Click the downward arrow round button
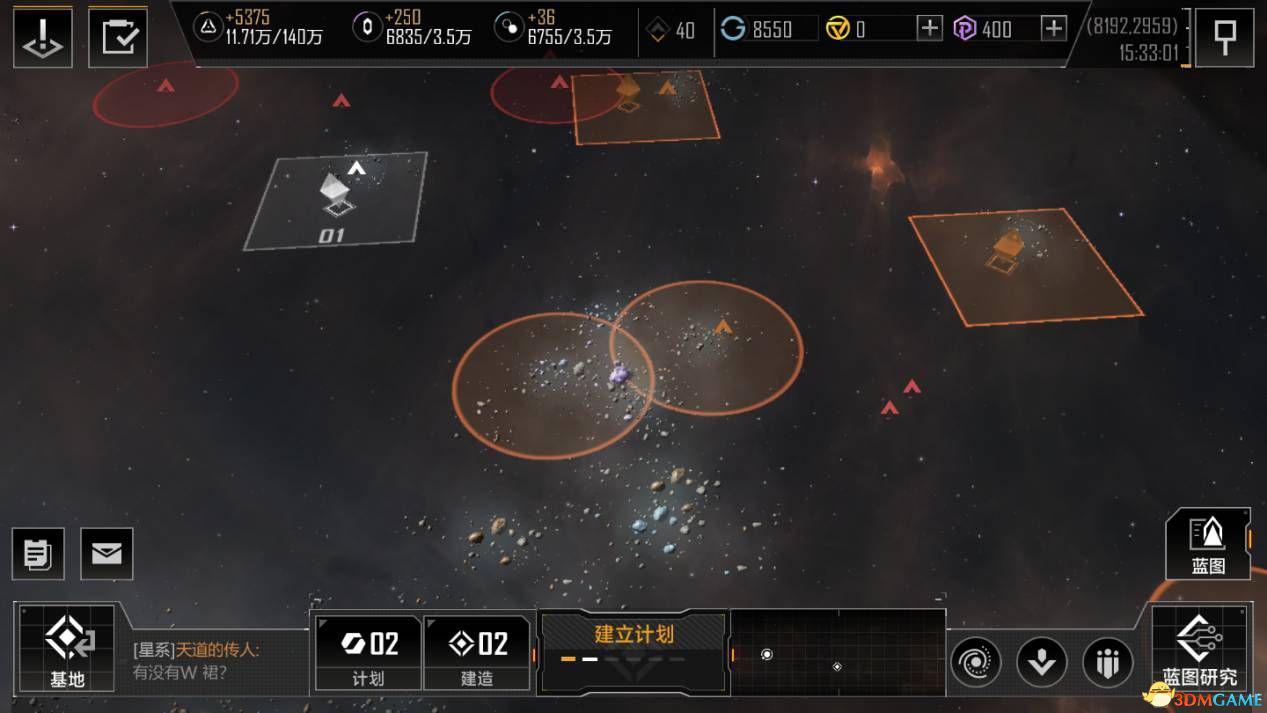 (1041, 662)
